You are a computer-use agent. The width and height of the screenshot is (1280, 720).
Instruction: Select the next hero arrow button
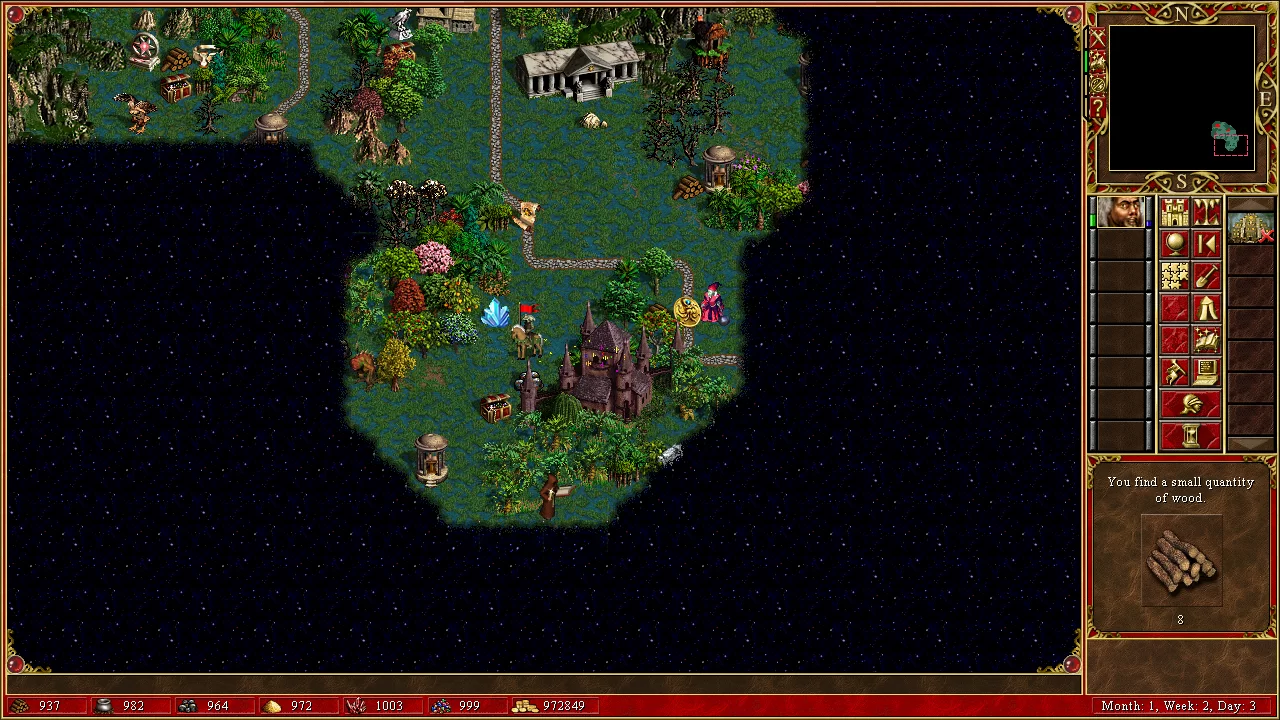(x=1207, y=244)
